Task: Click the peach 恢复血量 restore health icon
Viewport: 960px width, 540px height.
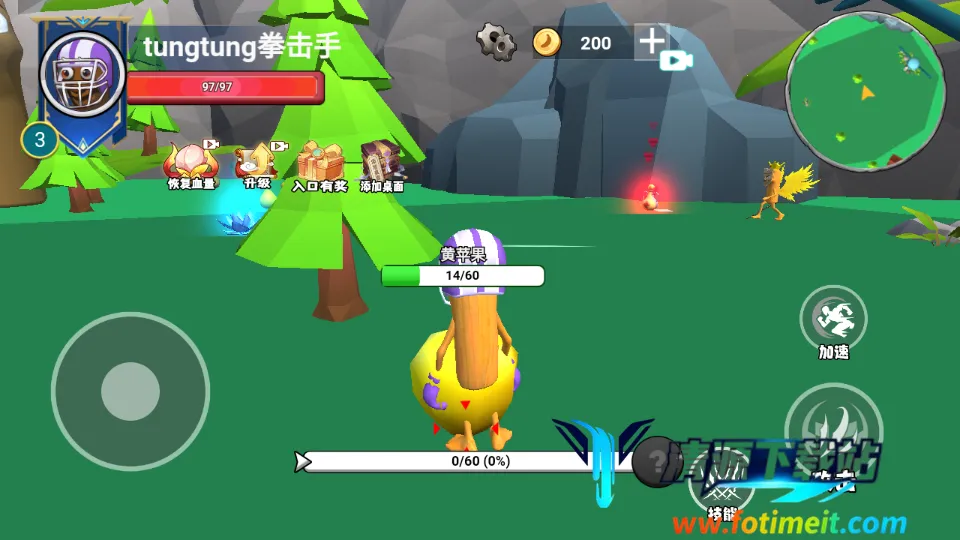Action: click(189, 162)
